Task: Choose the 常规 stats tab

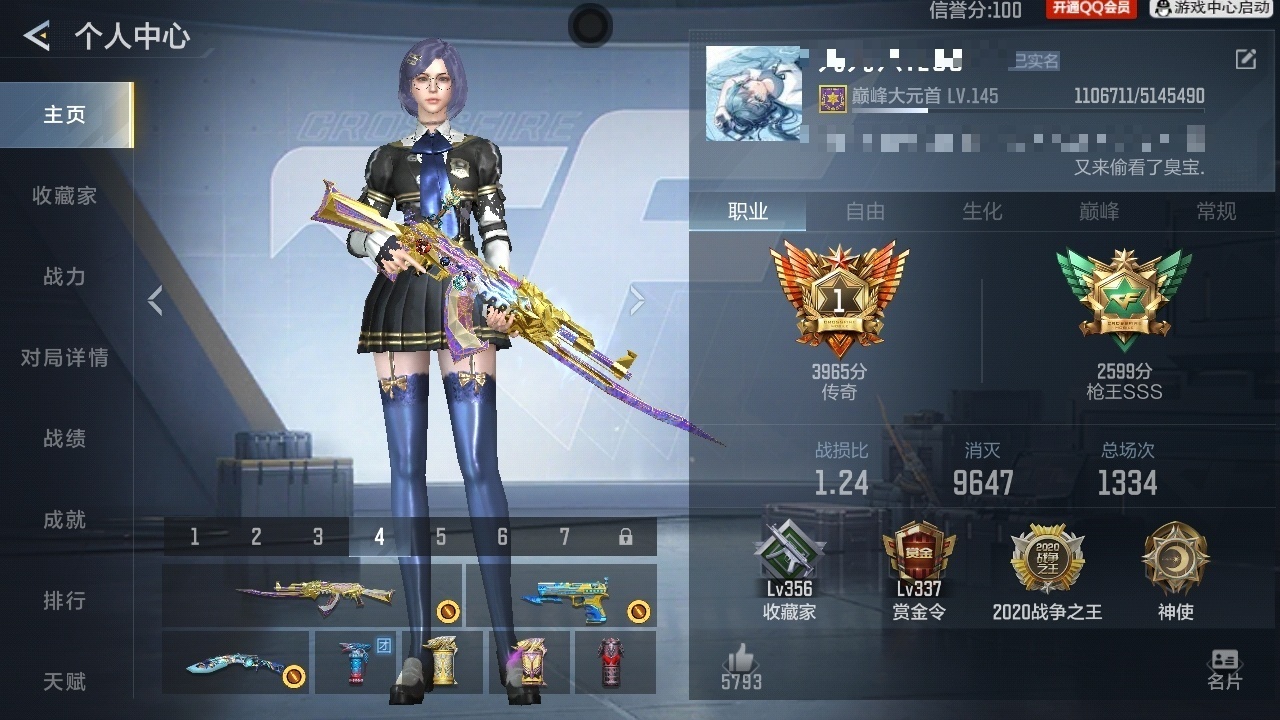Action: (x=1216, y=211)
